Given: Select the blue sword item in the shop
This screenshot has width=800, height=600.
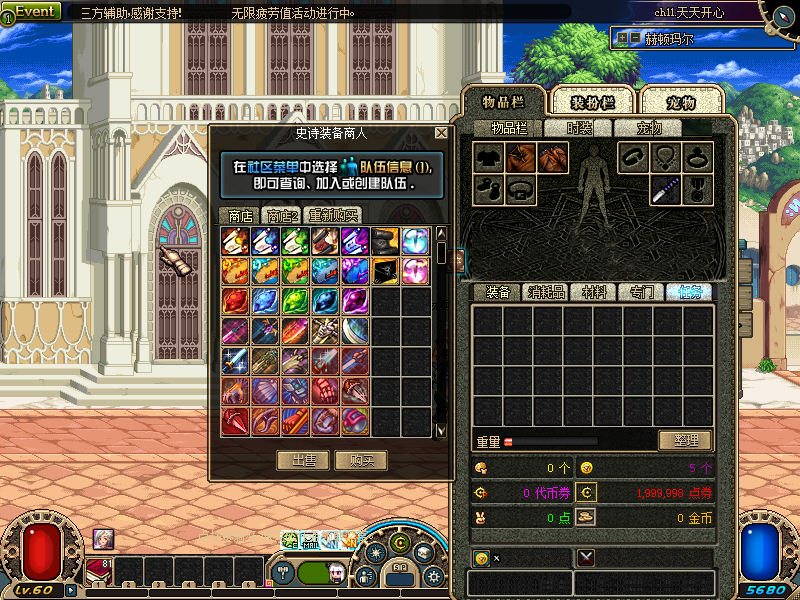Looking at the screenshot, I should [x=235, y=359].
